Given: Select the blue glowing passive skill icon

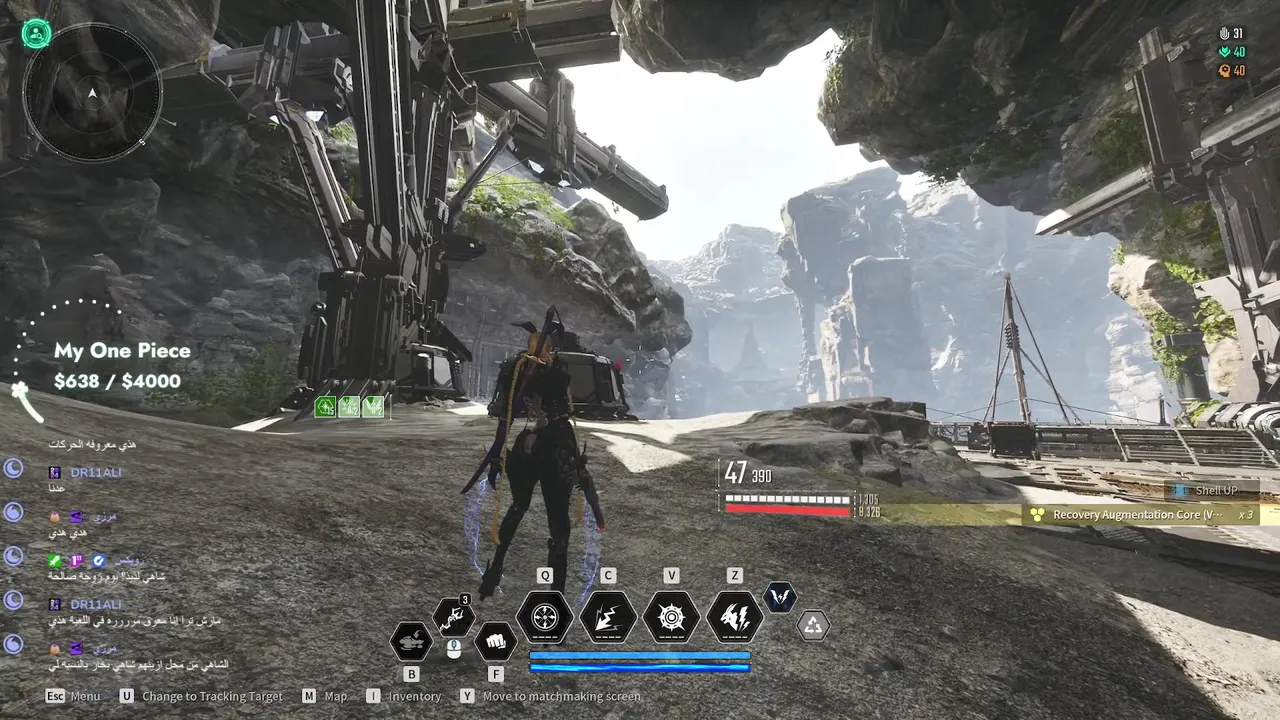Looking at the screenshot, I should point(780,597).
